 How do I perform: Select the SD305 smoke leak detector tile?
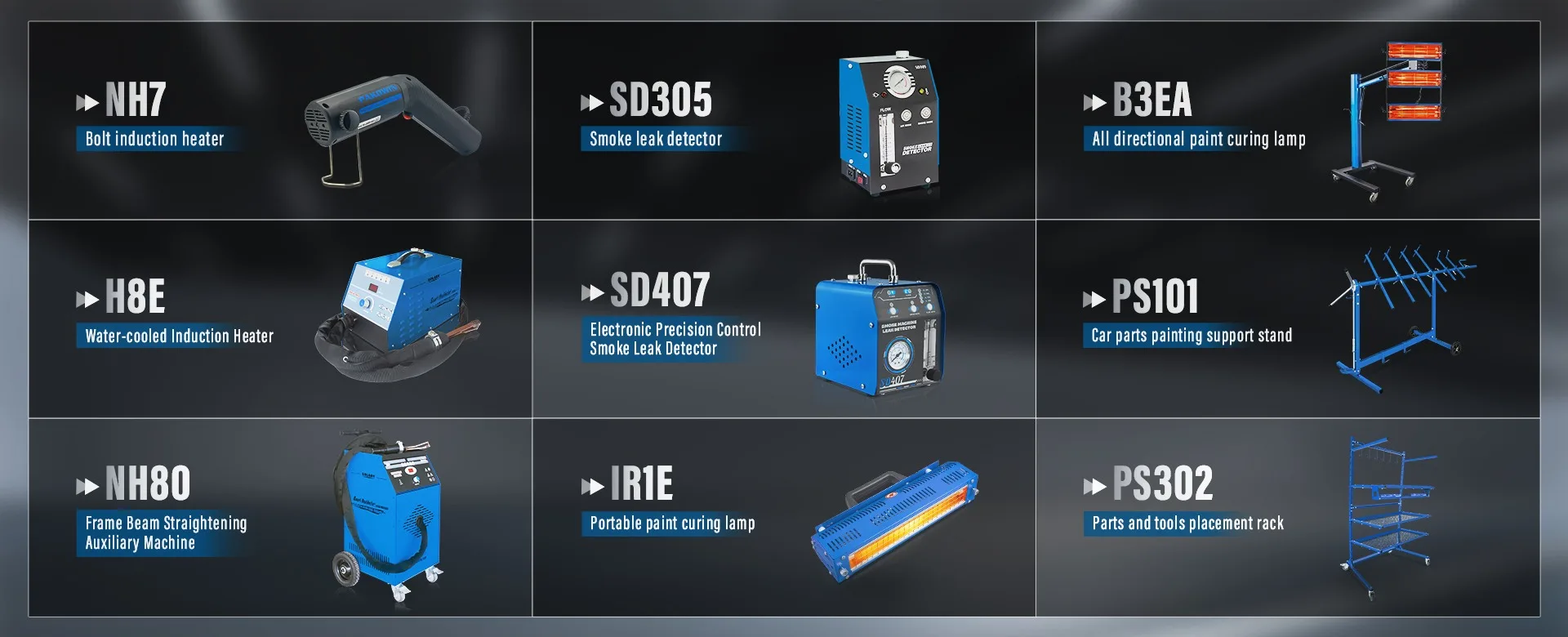pos(784,121)
